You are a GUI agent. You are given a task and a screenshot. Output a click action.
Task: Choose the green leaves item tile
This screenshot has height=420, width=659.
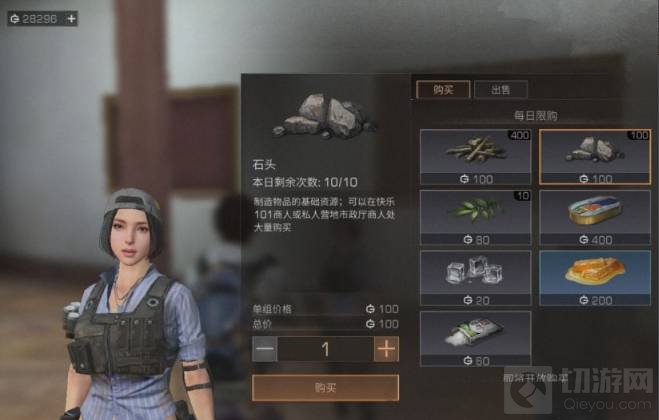tap(475, 217)
